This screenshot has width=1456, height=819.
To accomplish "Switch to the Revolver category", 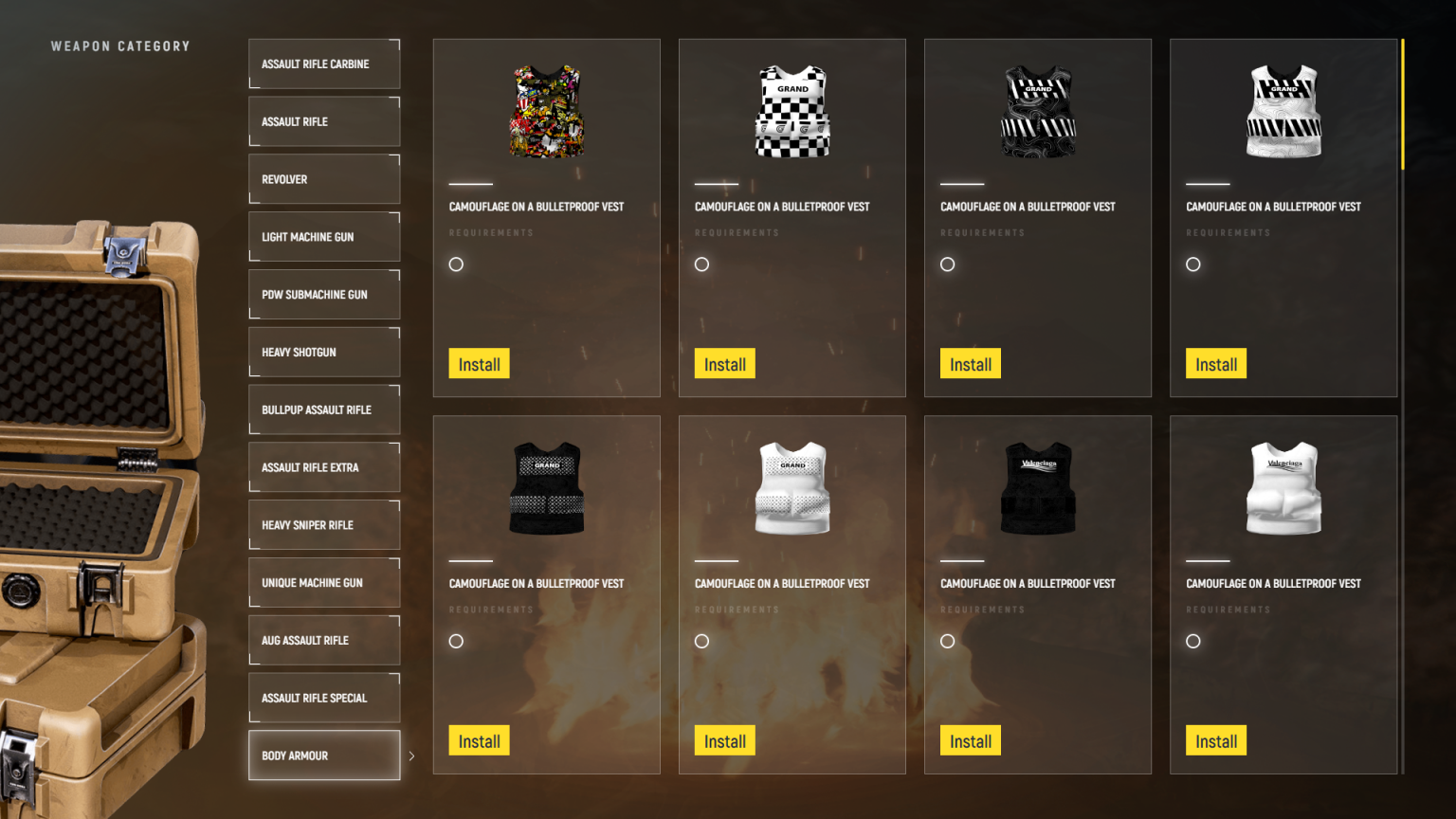I will pyautogui.click(x=323, y=179).
